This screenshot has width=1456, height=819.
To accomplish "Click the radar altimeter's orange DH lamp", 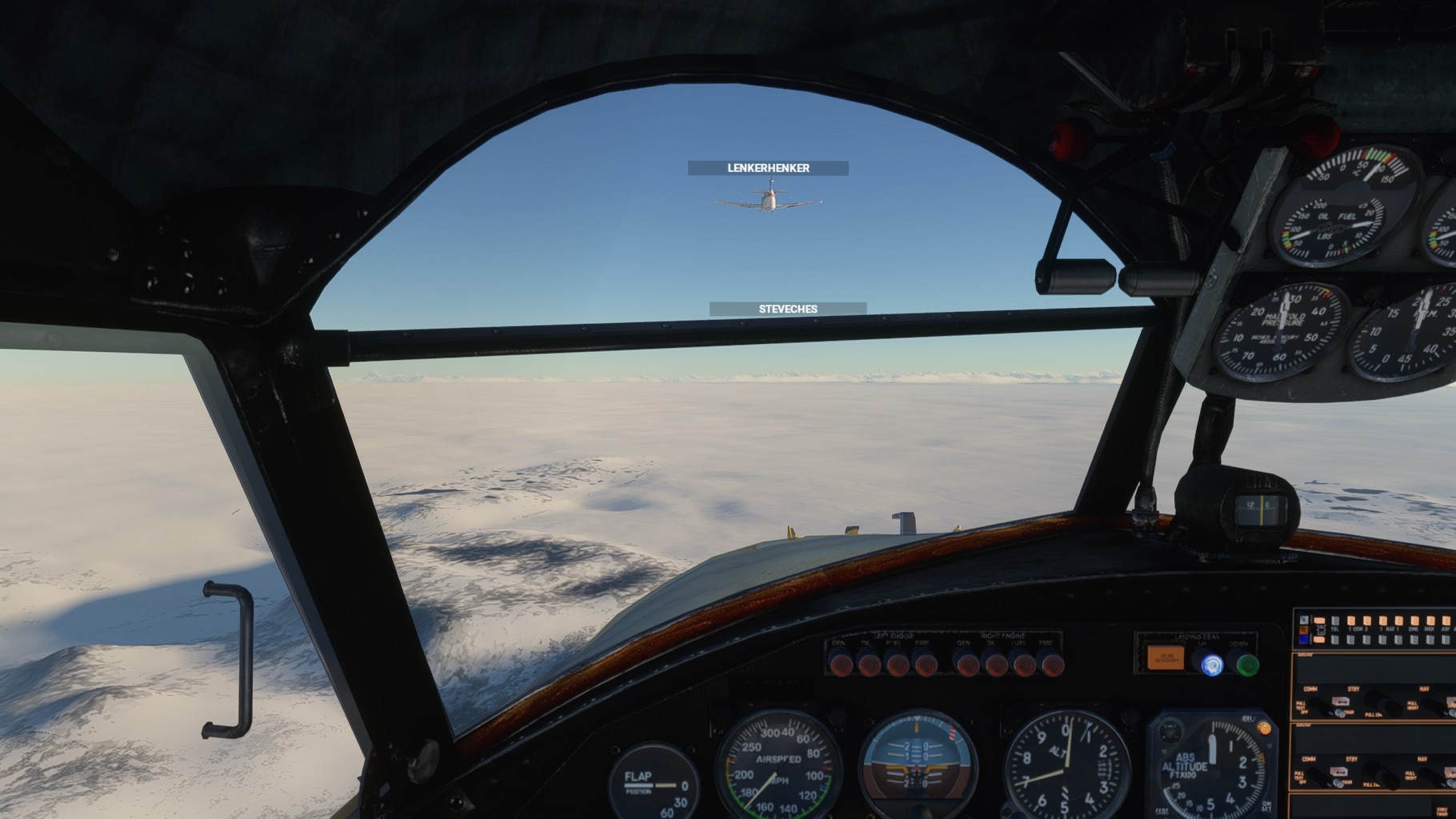I will pos(1263,728).
